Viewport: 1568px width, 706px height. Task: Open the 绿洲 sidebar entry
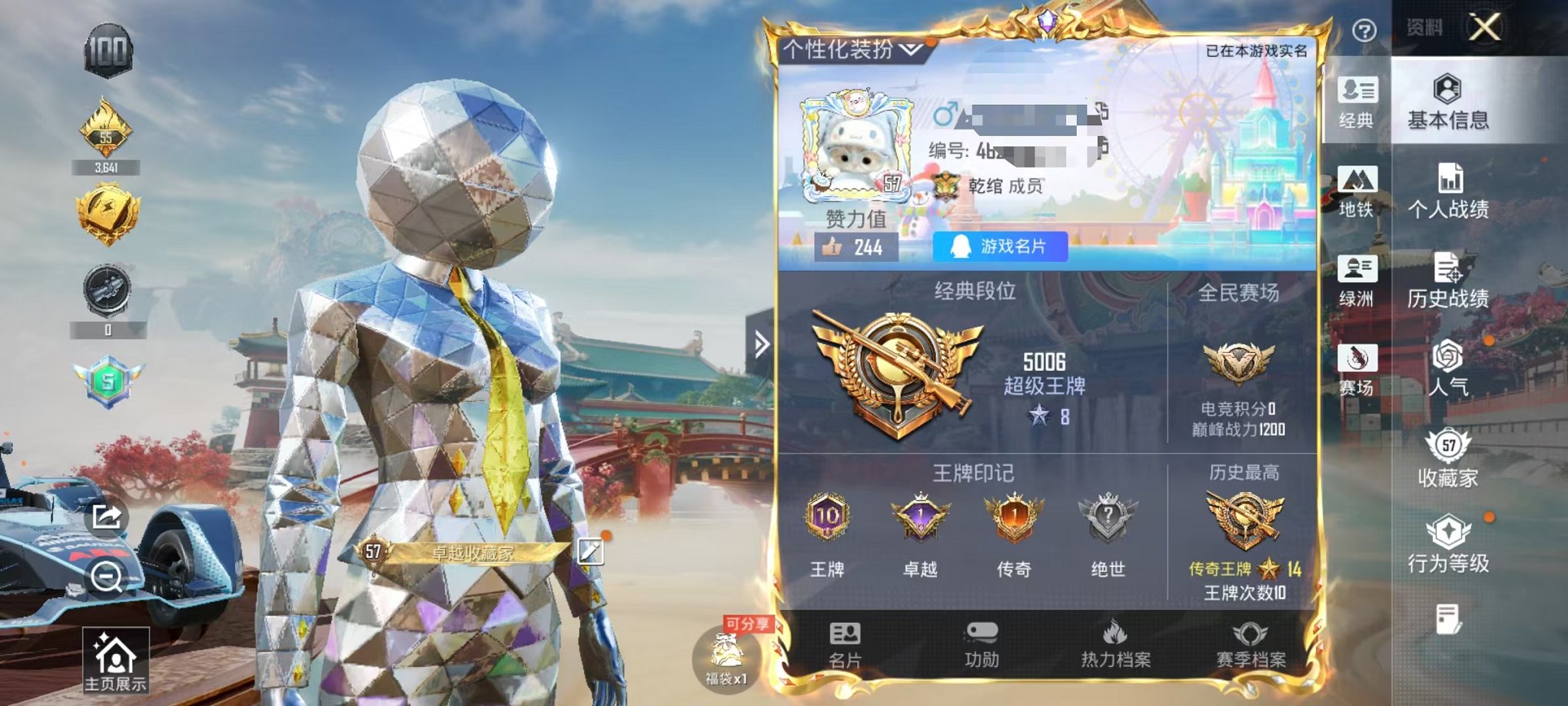click(1357, 279)
